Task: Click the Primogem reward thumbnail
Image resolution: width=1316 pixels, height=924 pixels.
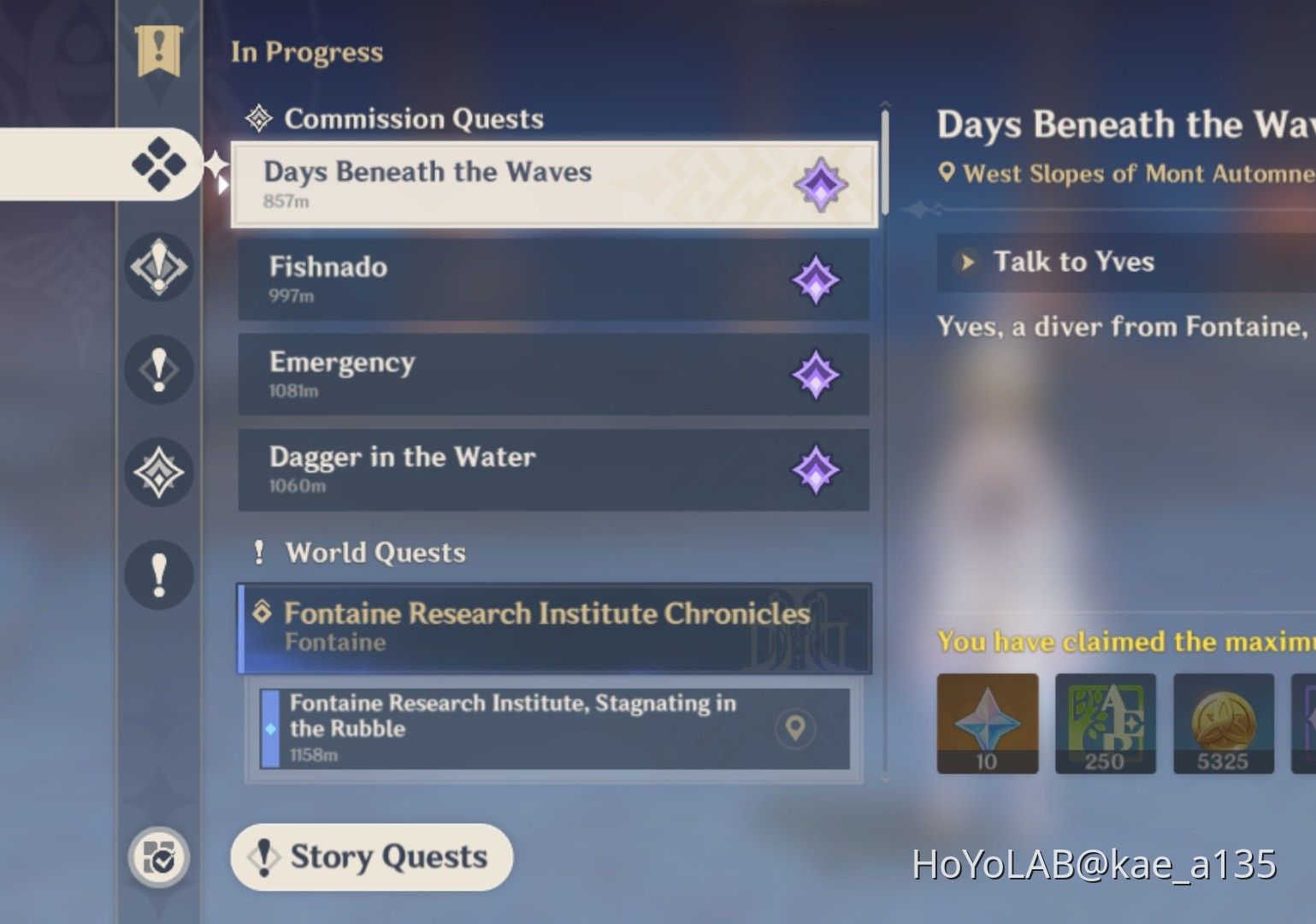Action: tap(987, 723)
